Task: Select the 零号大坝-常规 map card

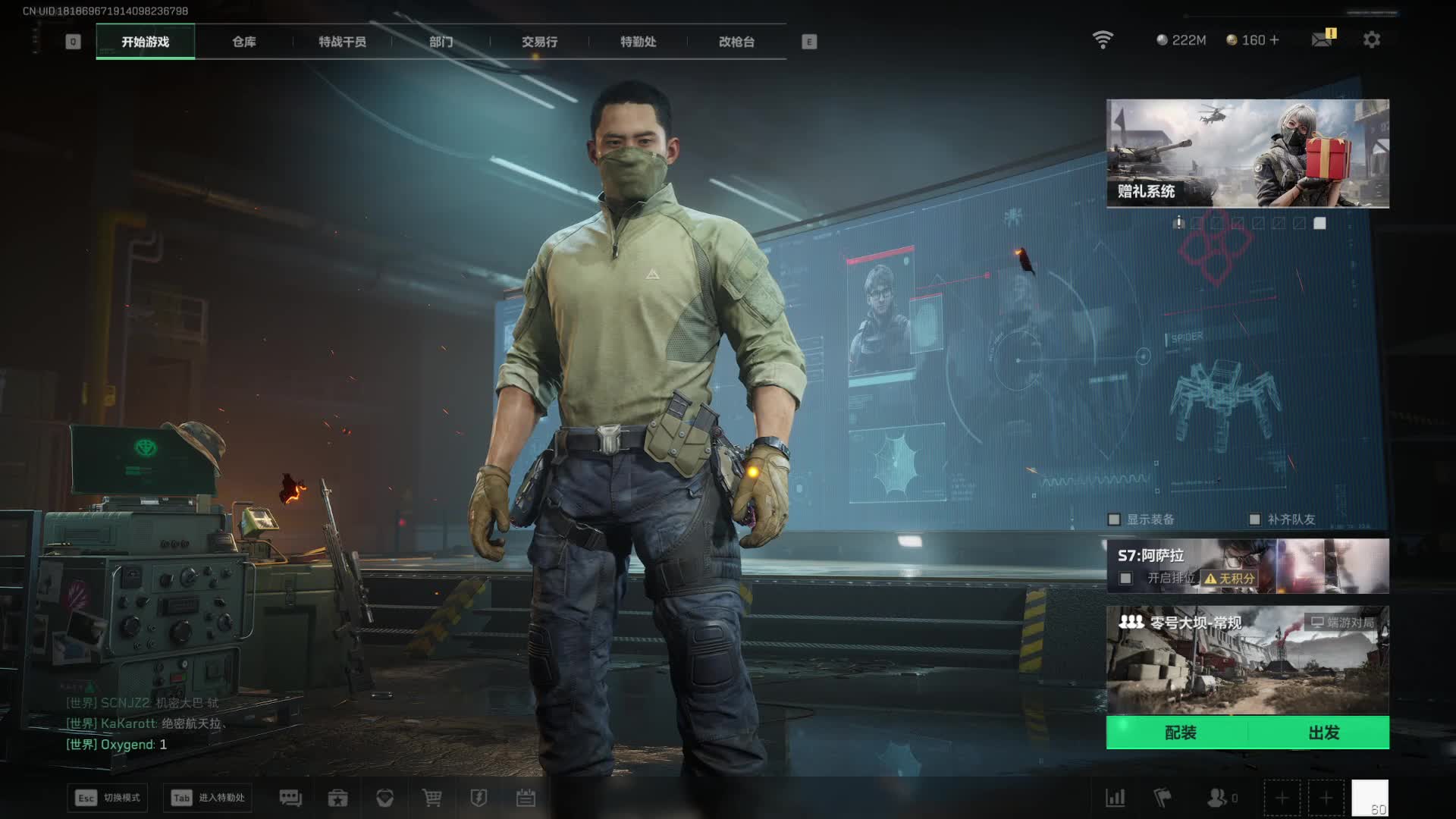Action: tap(1247, 660)
